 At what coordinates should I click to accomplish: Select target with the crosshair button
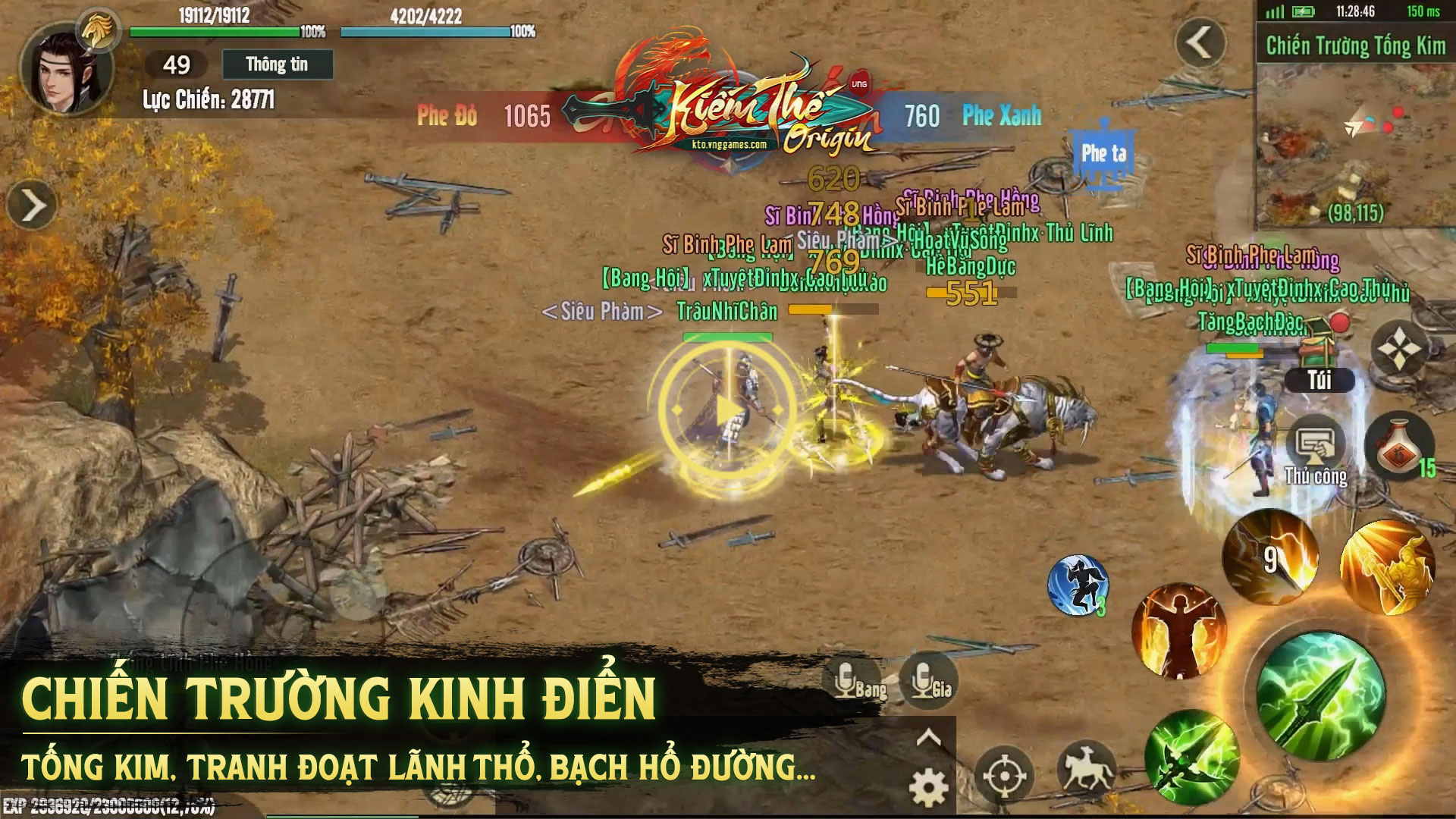click(1005, 775)
